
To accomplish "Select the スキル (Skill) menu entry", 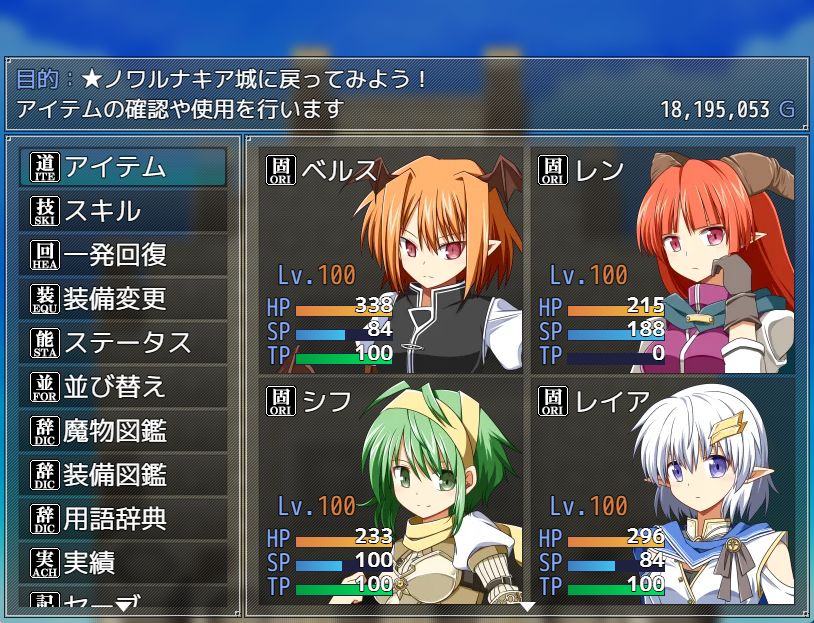I will [x=123, y=211].
